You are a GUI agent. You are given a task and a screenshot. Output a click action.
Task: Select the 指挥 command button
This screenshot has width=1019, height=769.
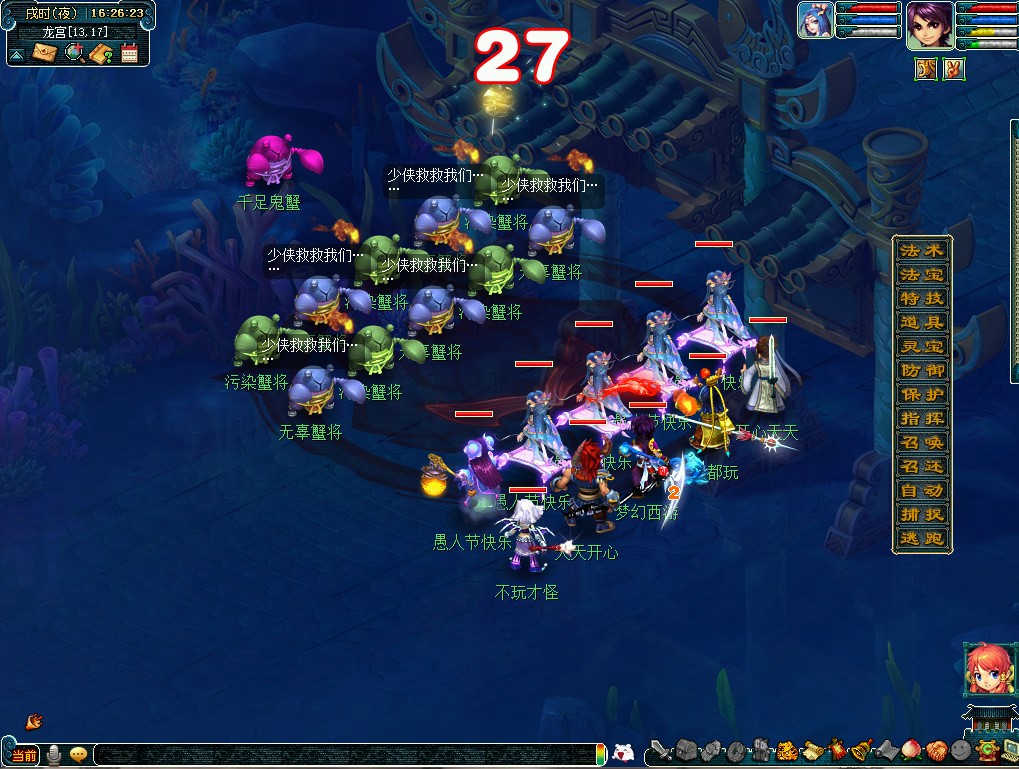(921, 418)
